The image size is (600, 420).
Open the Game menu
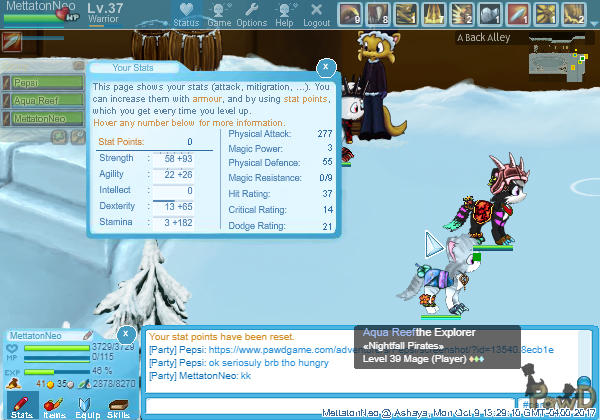click(218, 15)
